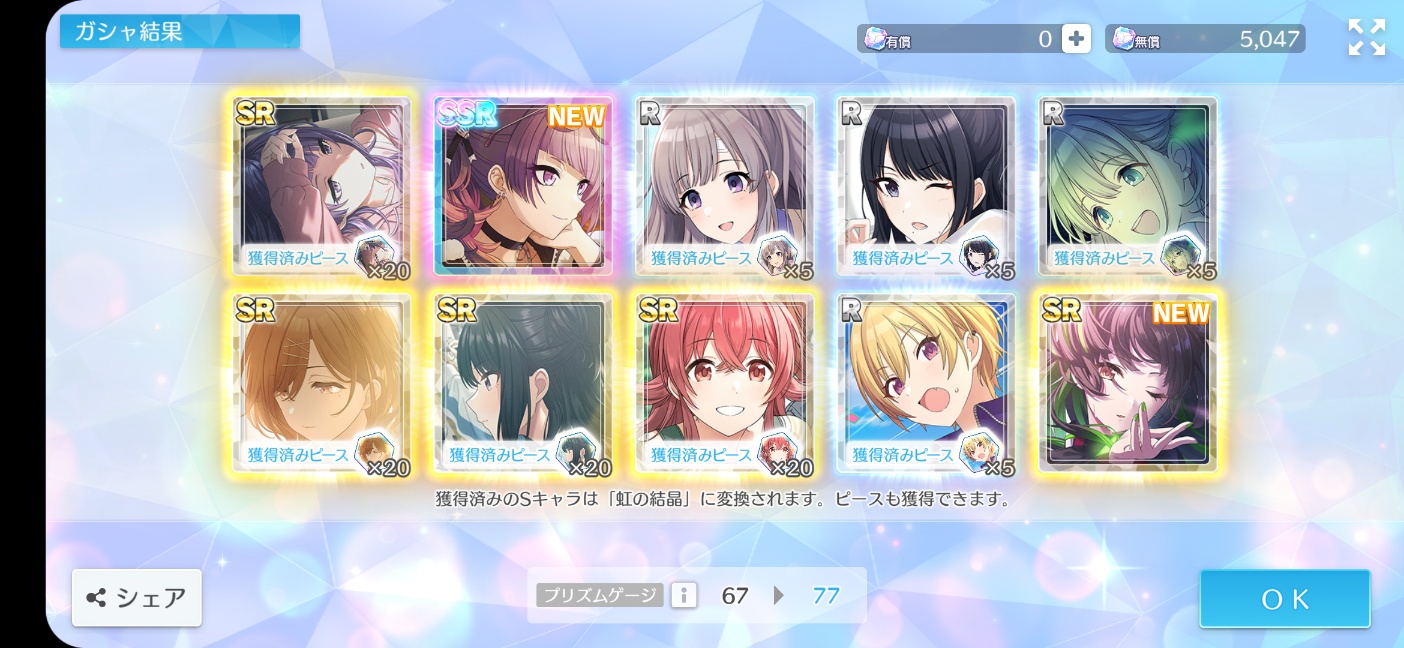Select the SR dark-green-haired profile card
1404x648 pixels.
point(523,383)
